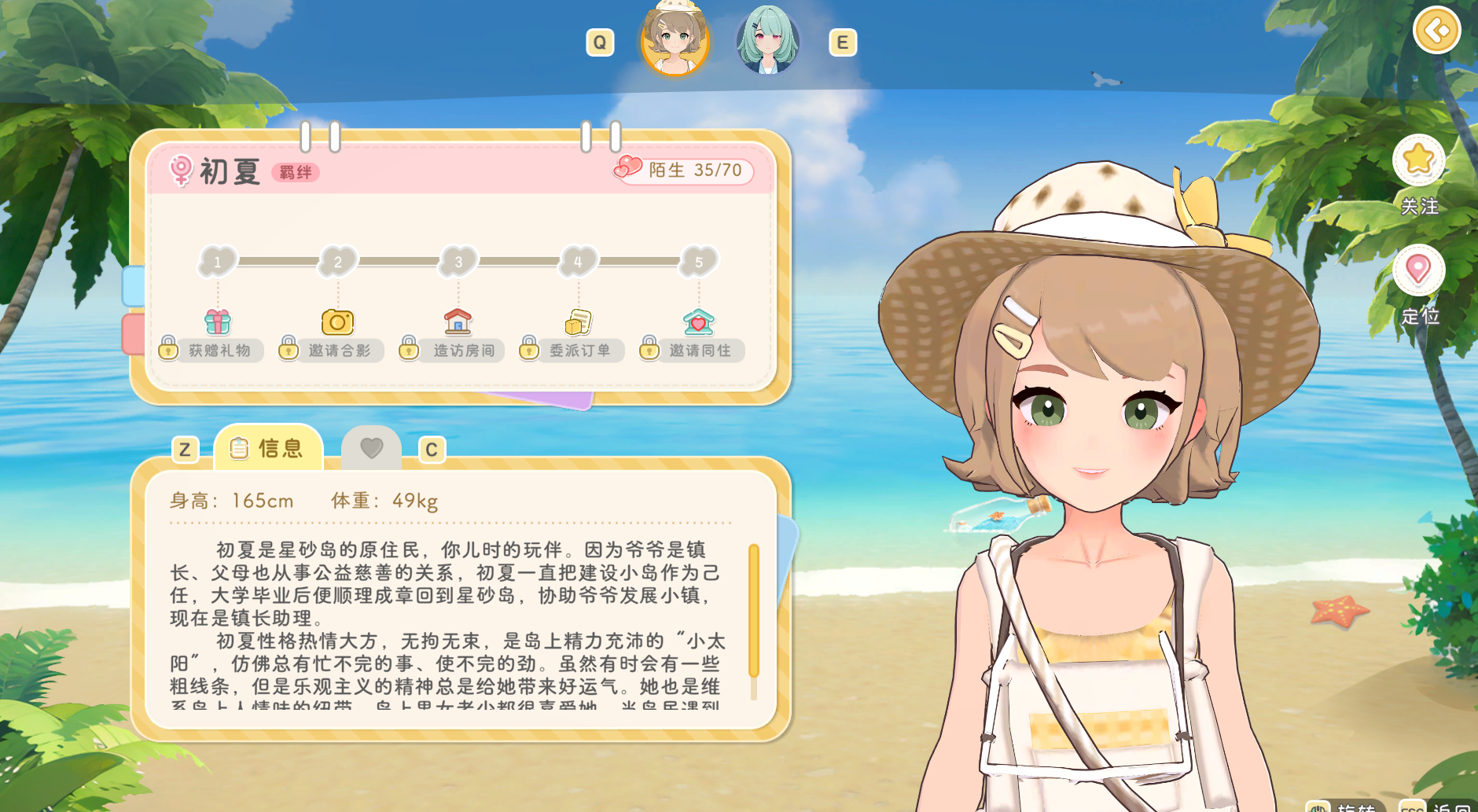Open the heart favorability tab
The height and width of the screenshot is (812, 1478).
(372, 446)
